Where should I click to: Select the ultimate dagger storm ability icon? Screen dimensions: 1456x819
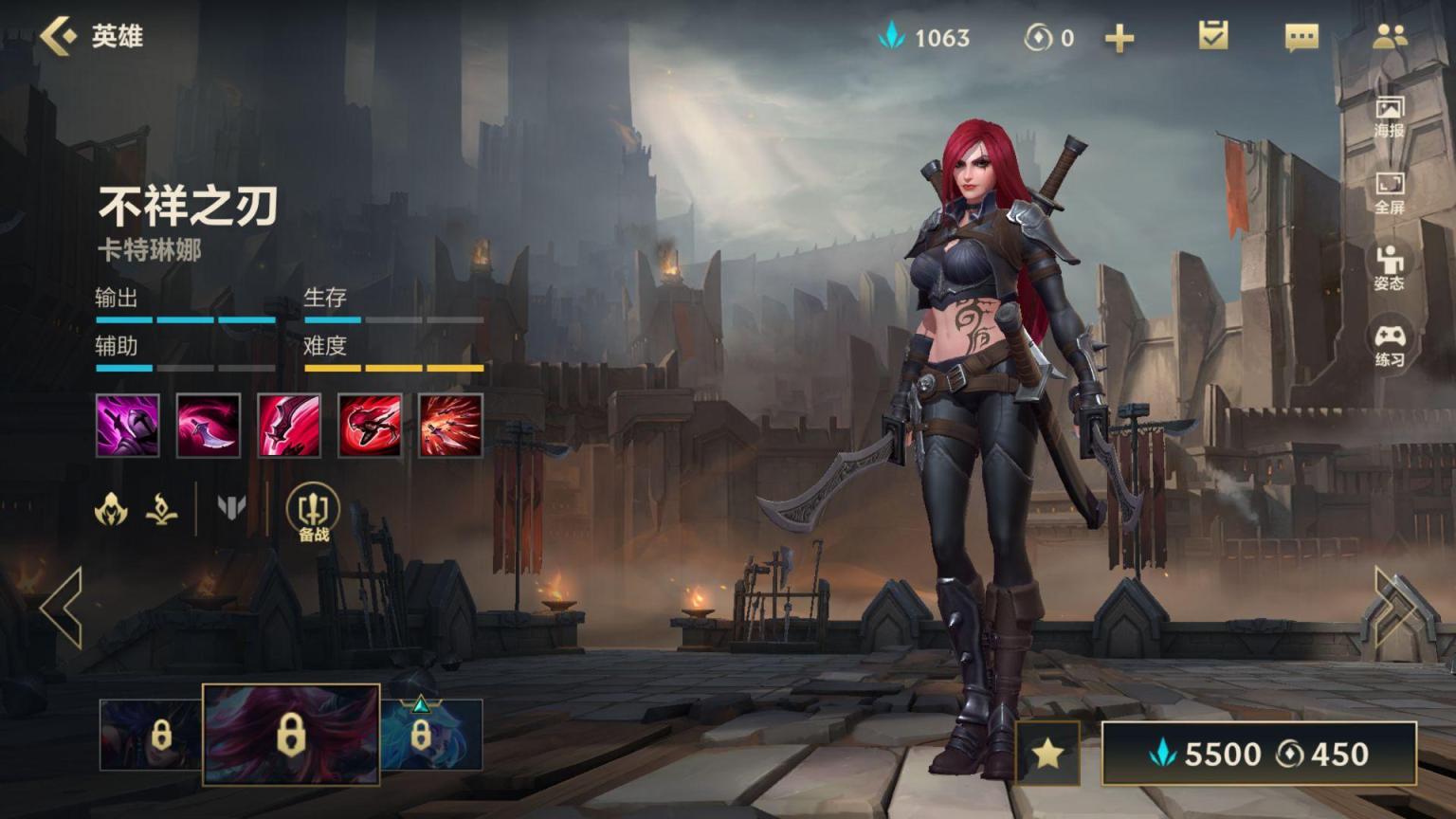450,426
